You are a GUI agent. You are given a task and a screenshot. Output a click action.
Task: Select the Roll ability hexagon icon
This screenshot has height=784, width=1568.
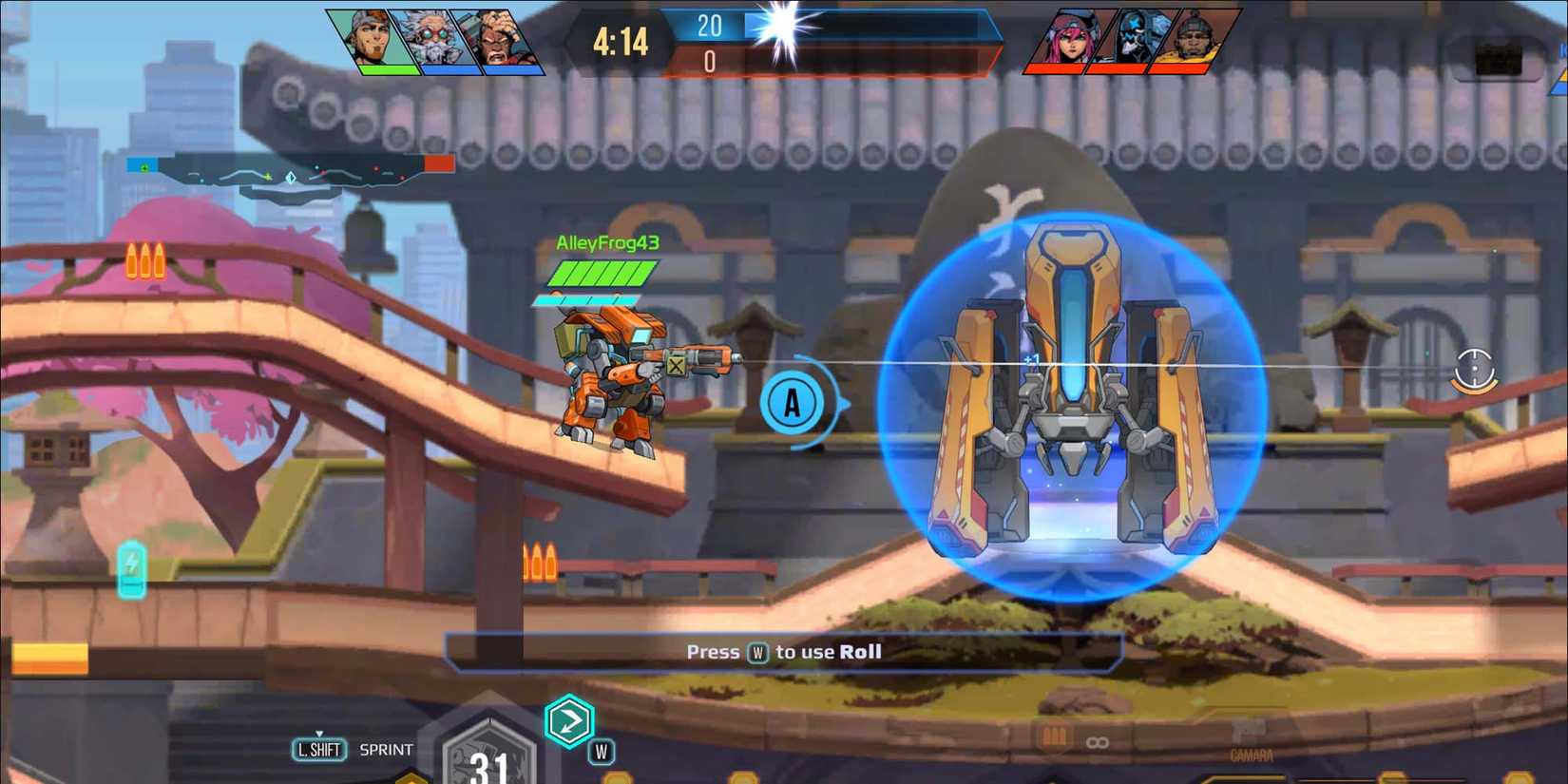coord(571,722)
